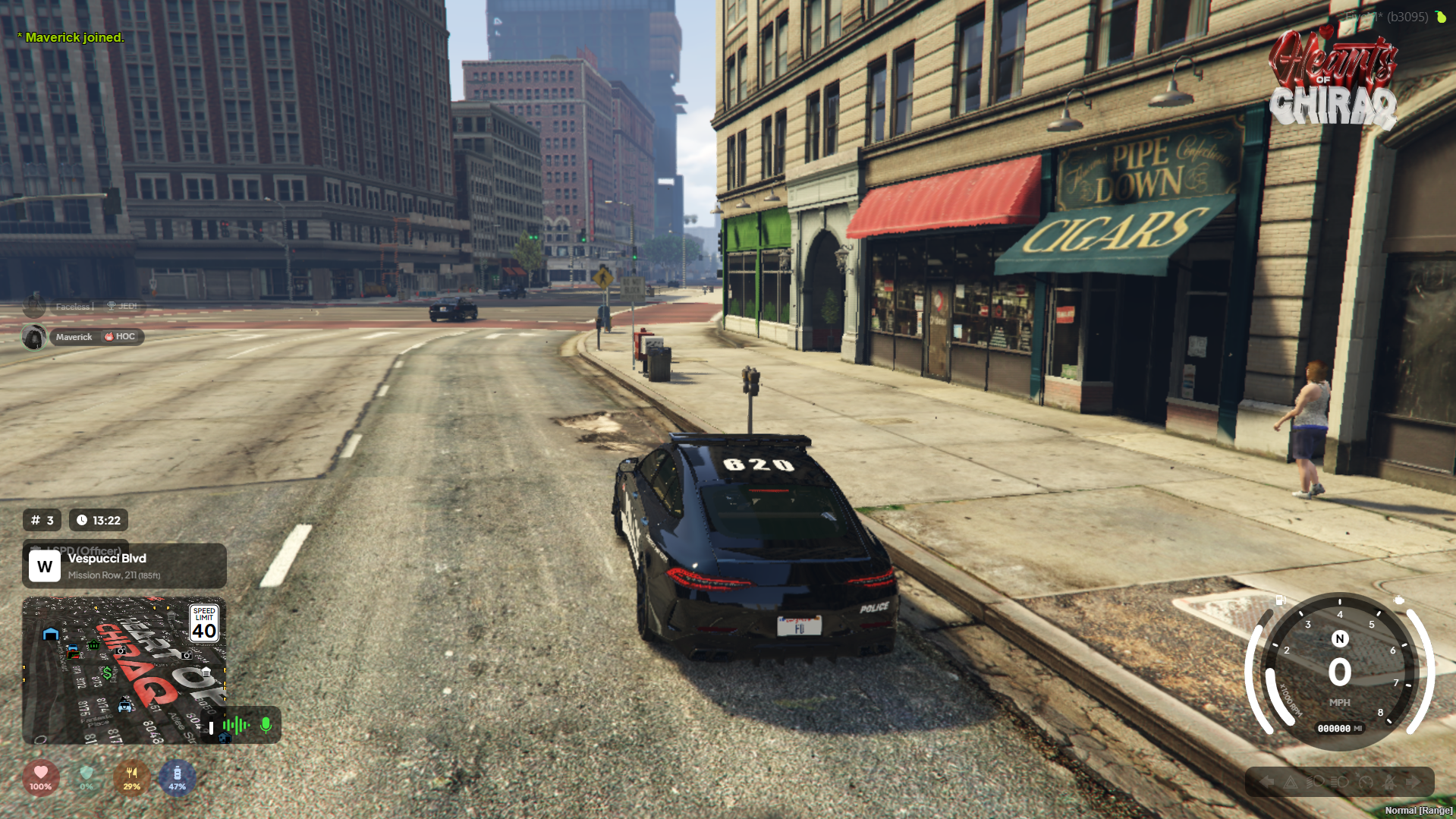The height and width of the screenshot is (819, 1456).
Task: Toggle the hazard lights triangle indicator
Action: click(1291, 782)
